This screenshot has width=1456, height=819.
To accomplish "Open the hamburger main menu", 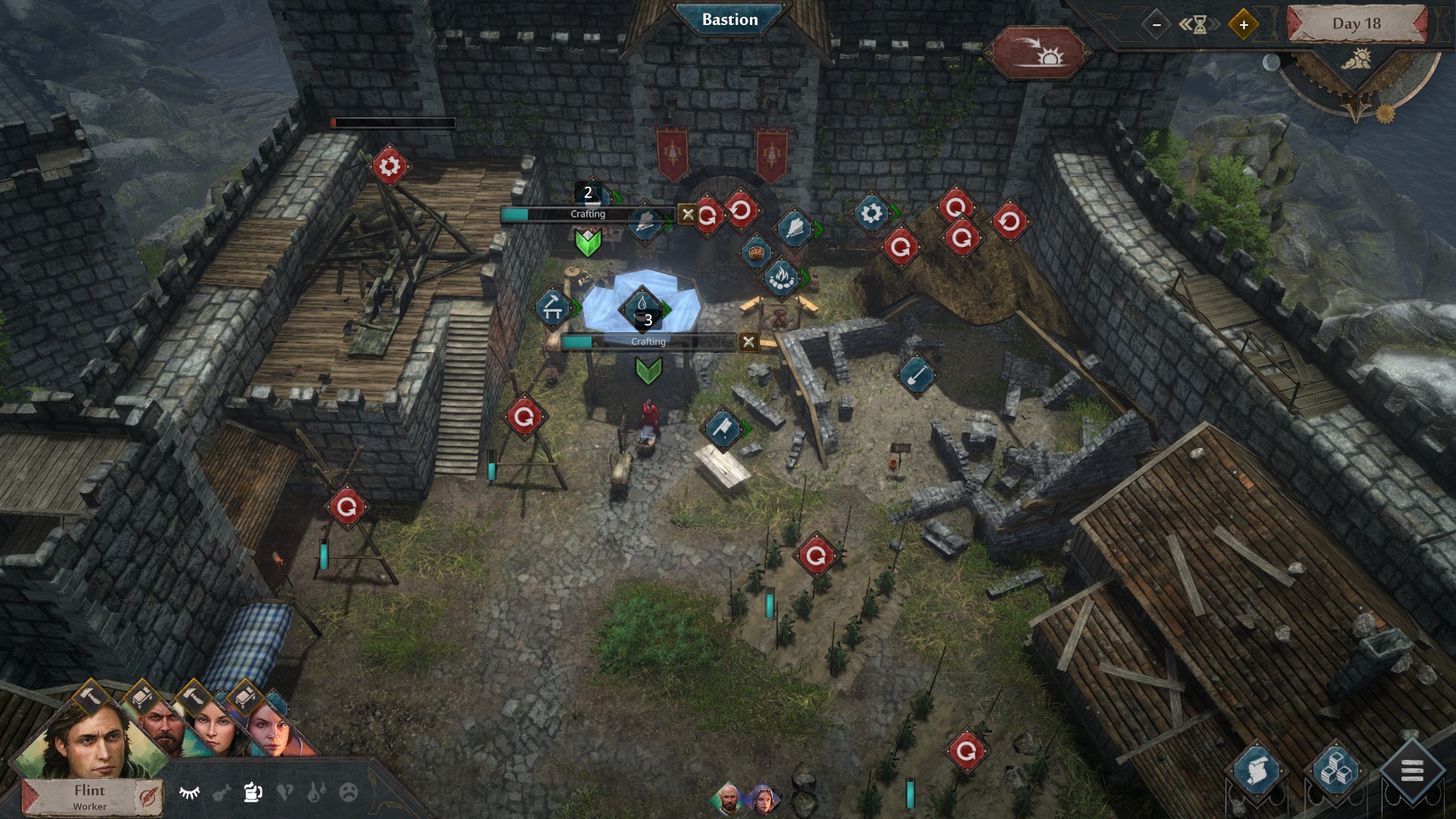I will click(x=1411, y=772).
